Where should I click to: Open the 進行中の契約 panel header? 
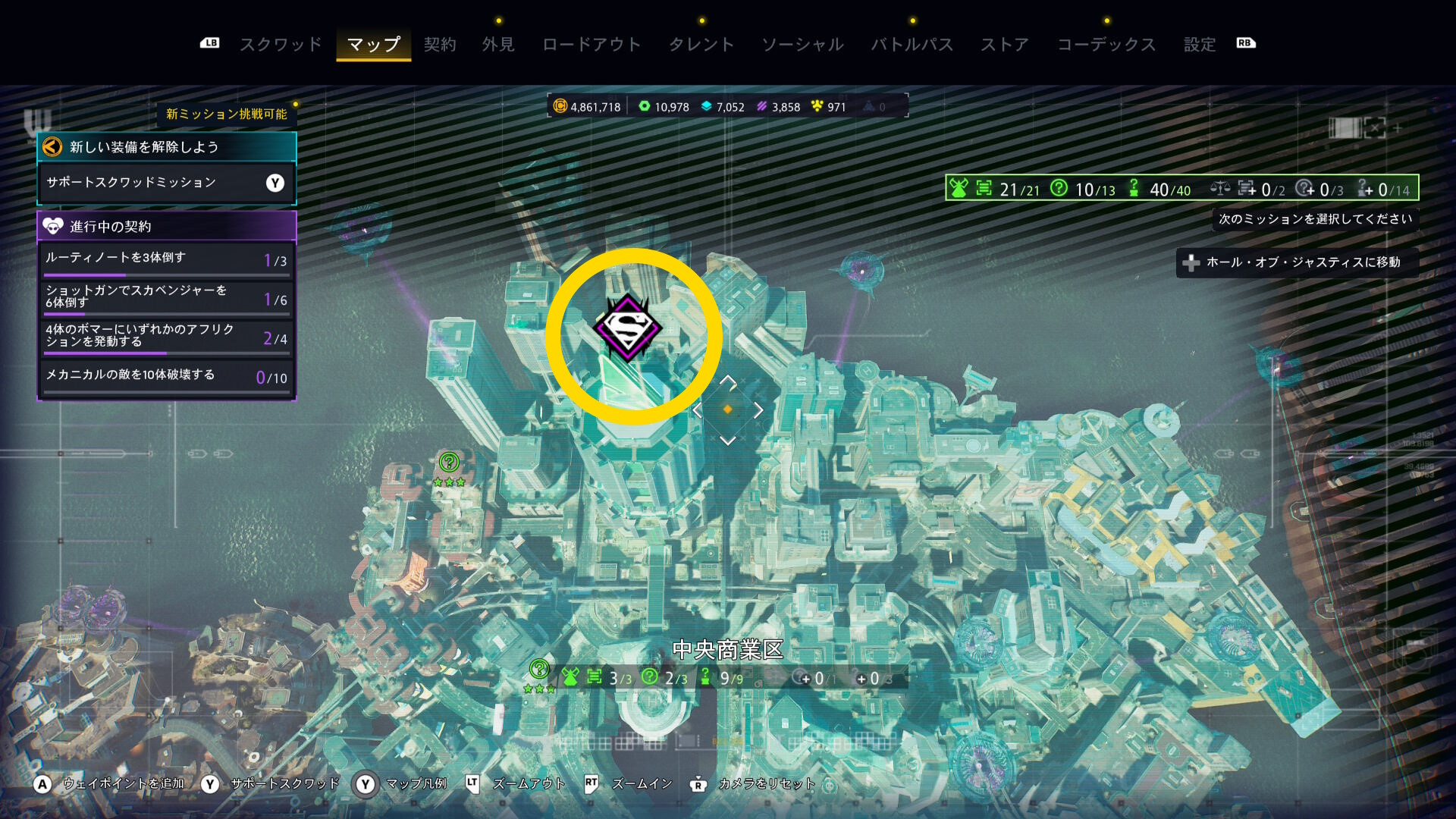(167, 226)
